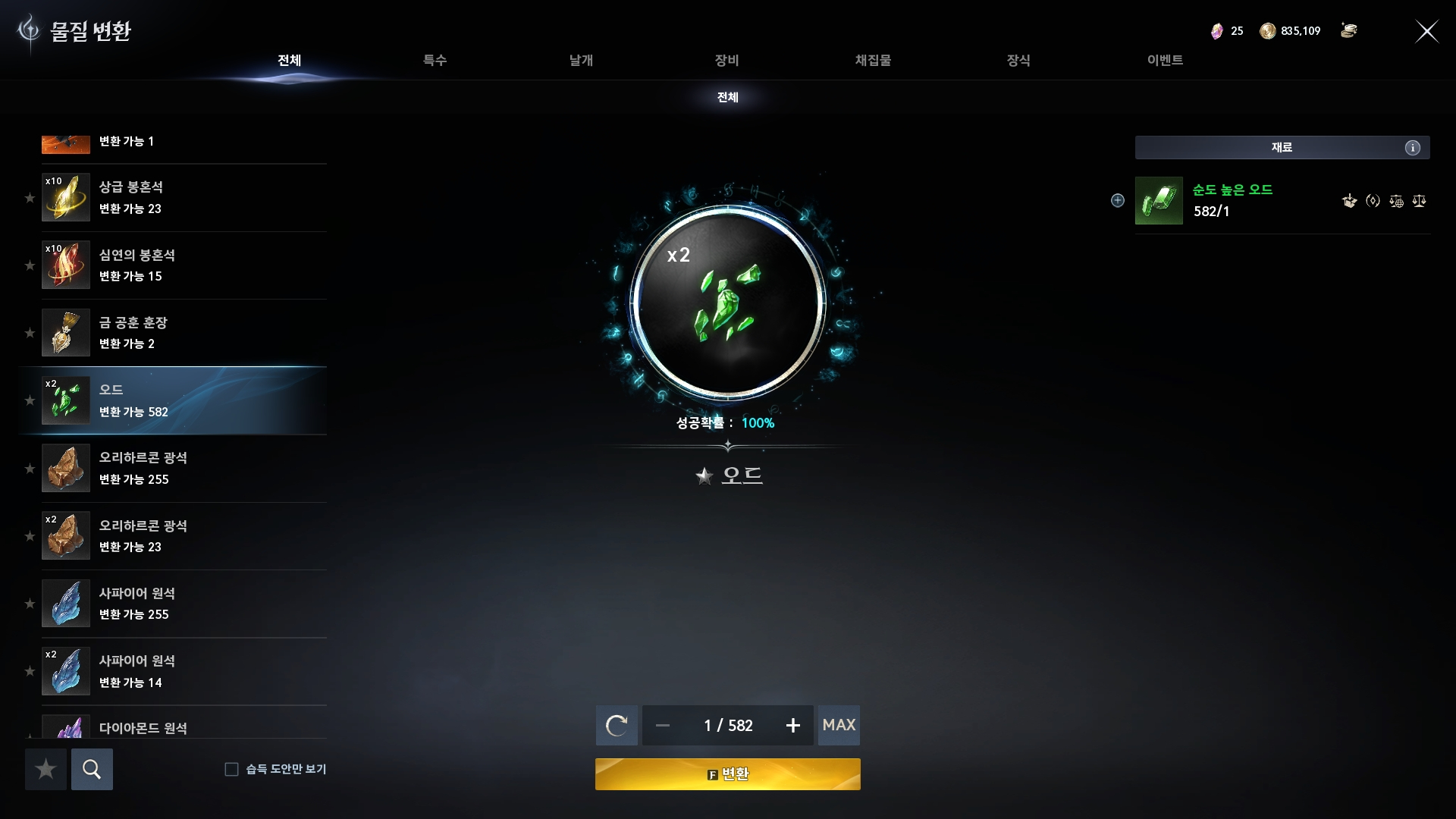Select the 금 공훈 훈장 recipe
Screen dimensions: 1456x819
[184, 333]
